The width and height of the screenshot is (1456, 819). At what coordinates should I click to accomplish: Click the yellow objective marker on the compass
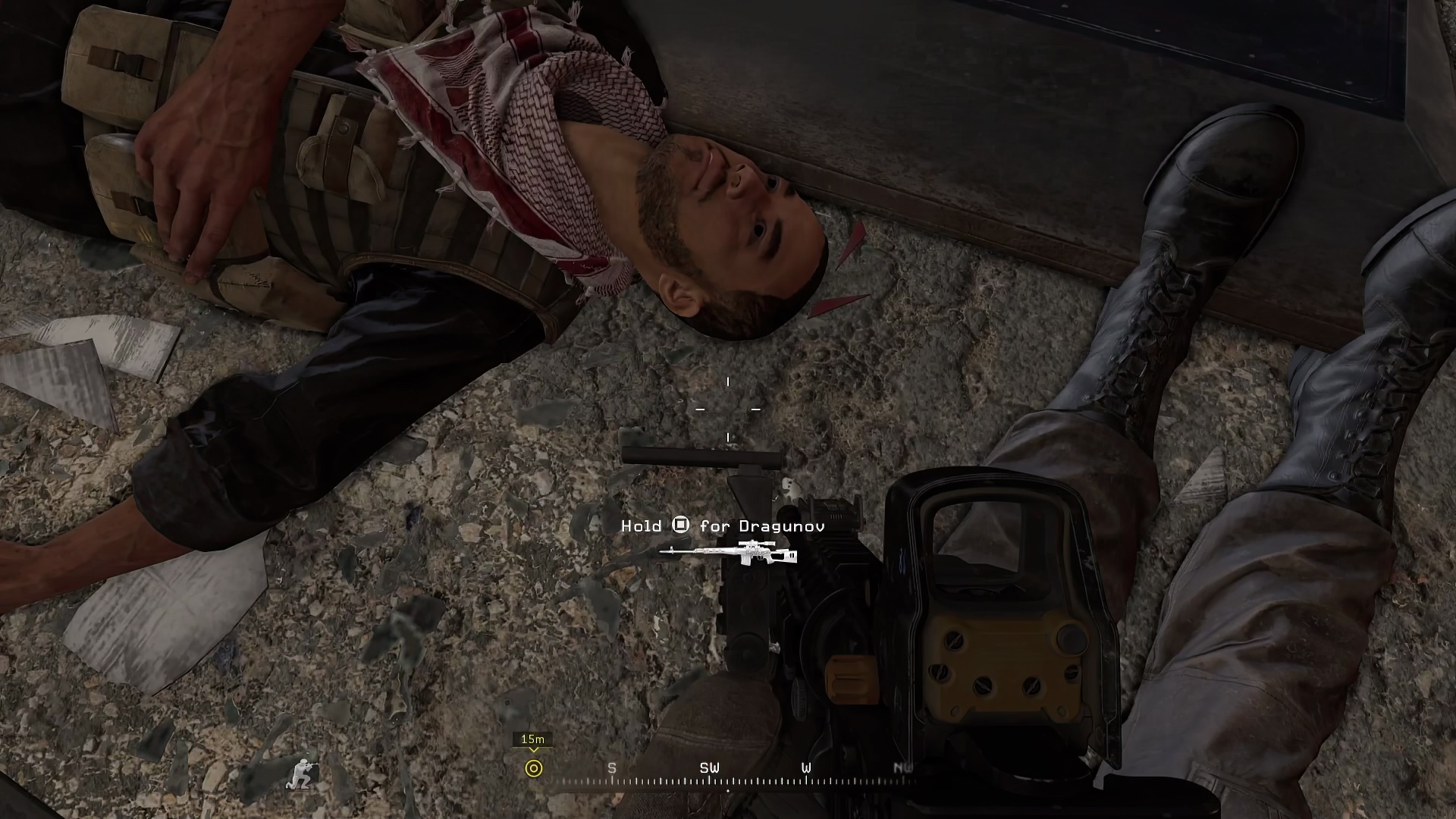click(x=534, y=768)
